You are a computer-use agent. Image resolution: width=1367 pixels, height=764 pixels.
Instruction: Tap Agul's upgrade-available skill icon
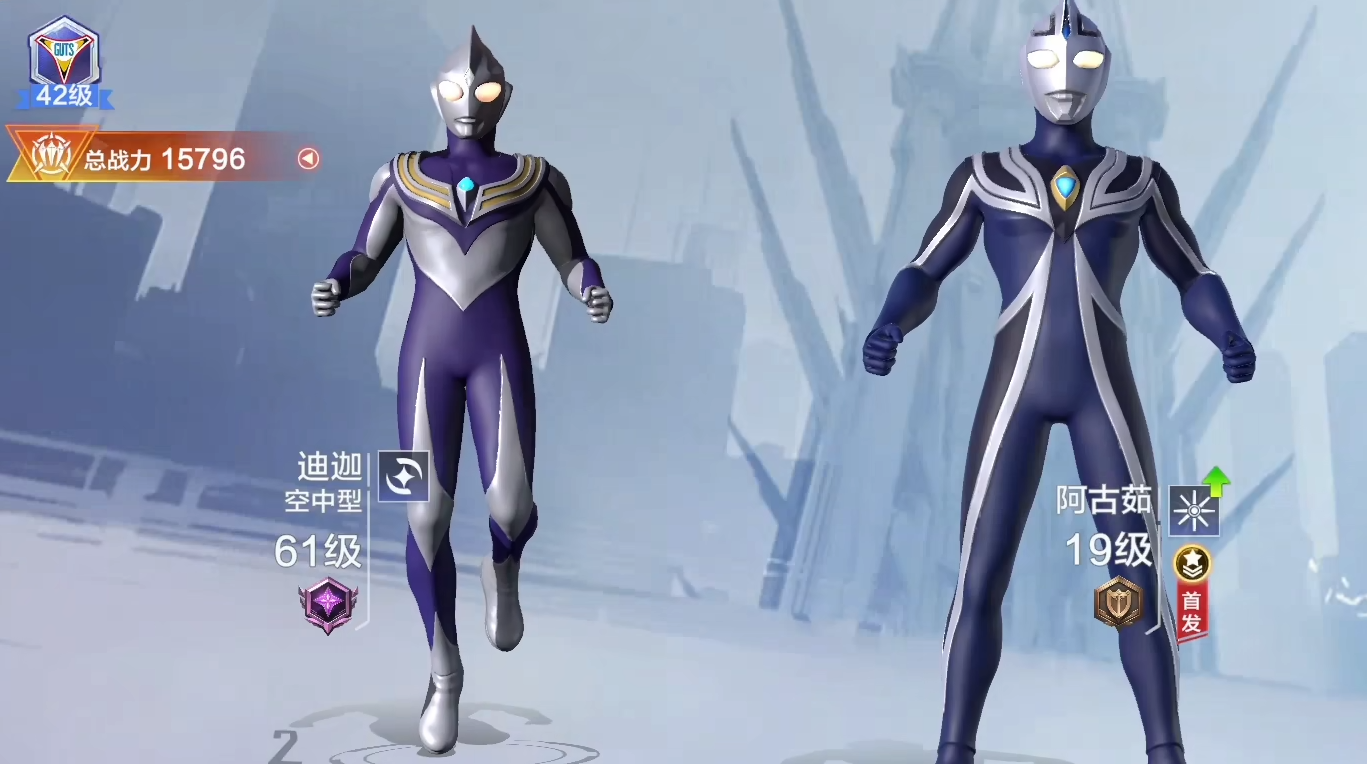point(1194,511)
